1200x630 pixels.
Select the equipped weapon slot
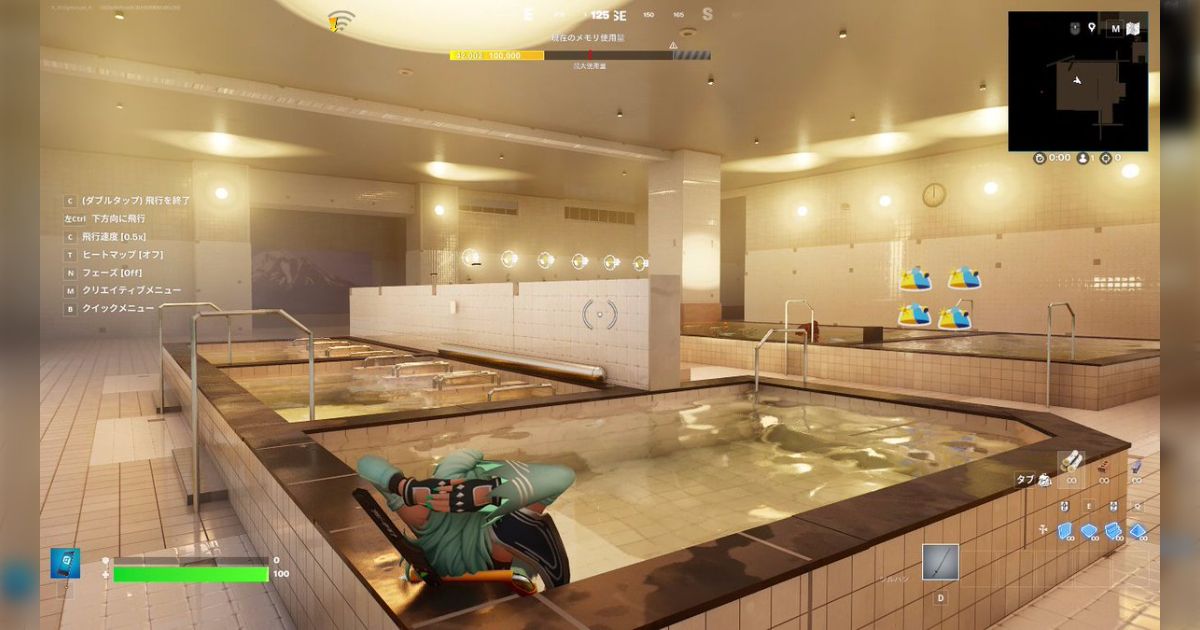click(940, 562)
